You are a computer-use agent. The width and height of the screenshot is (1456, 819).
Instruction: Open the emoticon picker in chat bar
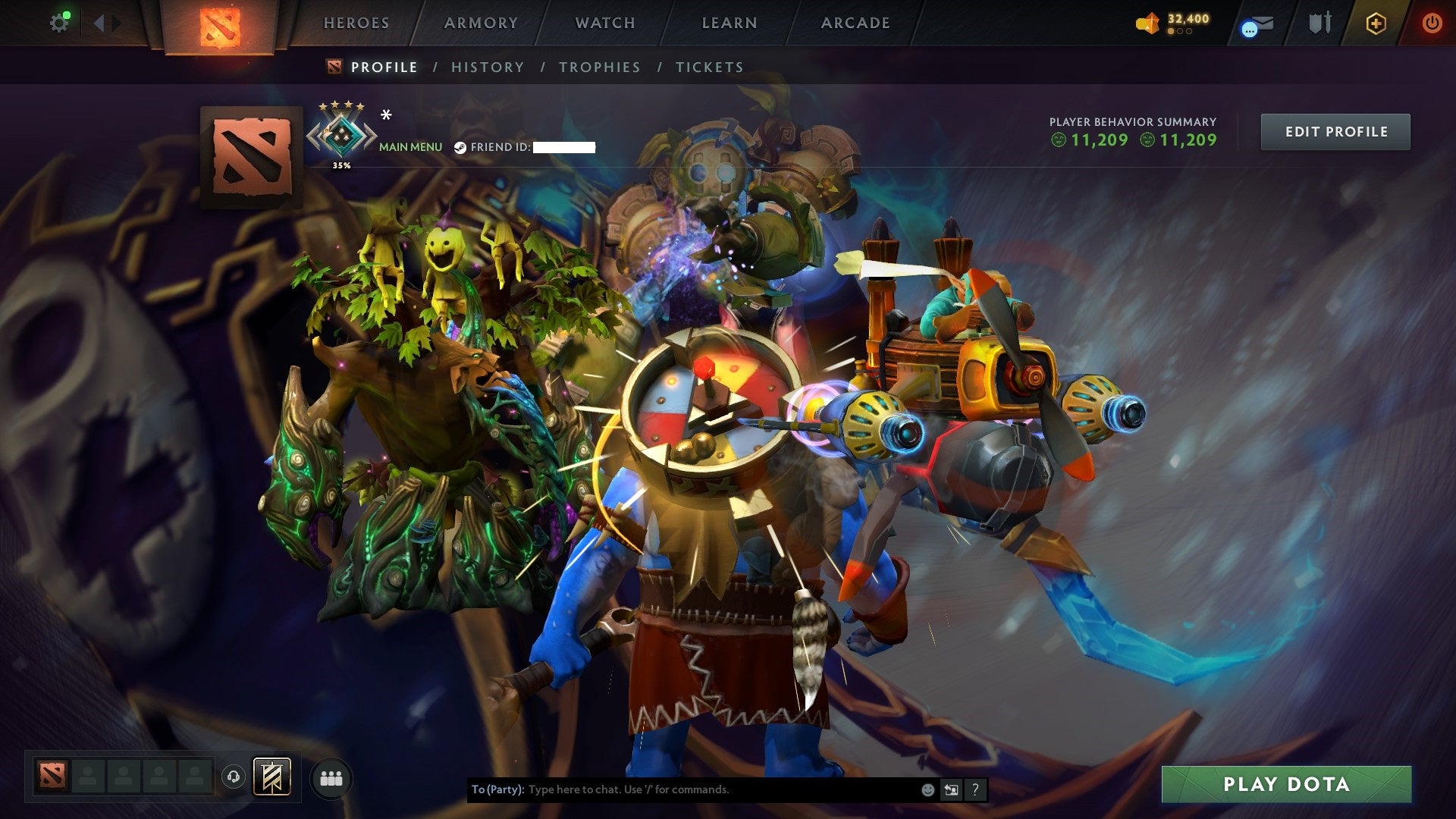(x=927, y=789)
